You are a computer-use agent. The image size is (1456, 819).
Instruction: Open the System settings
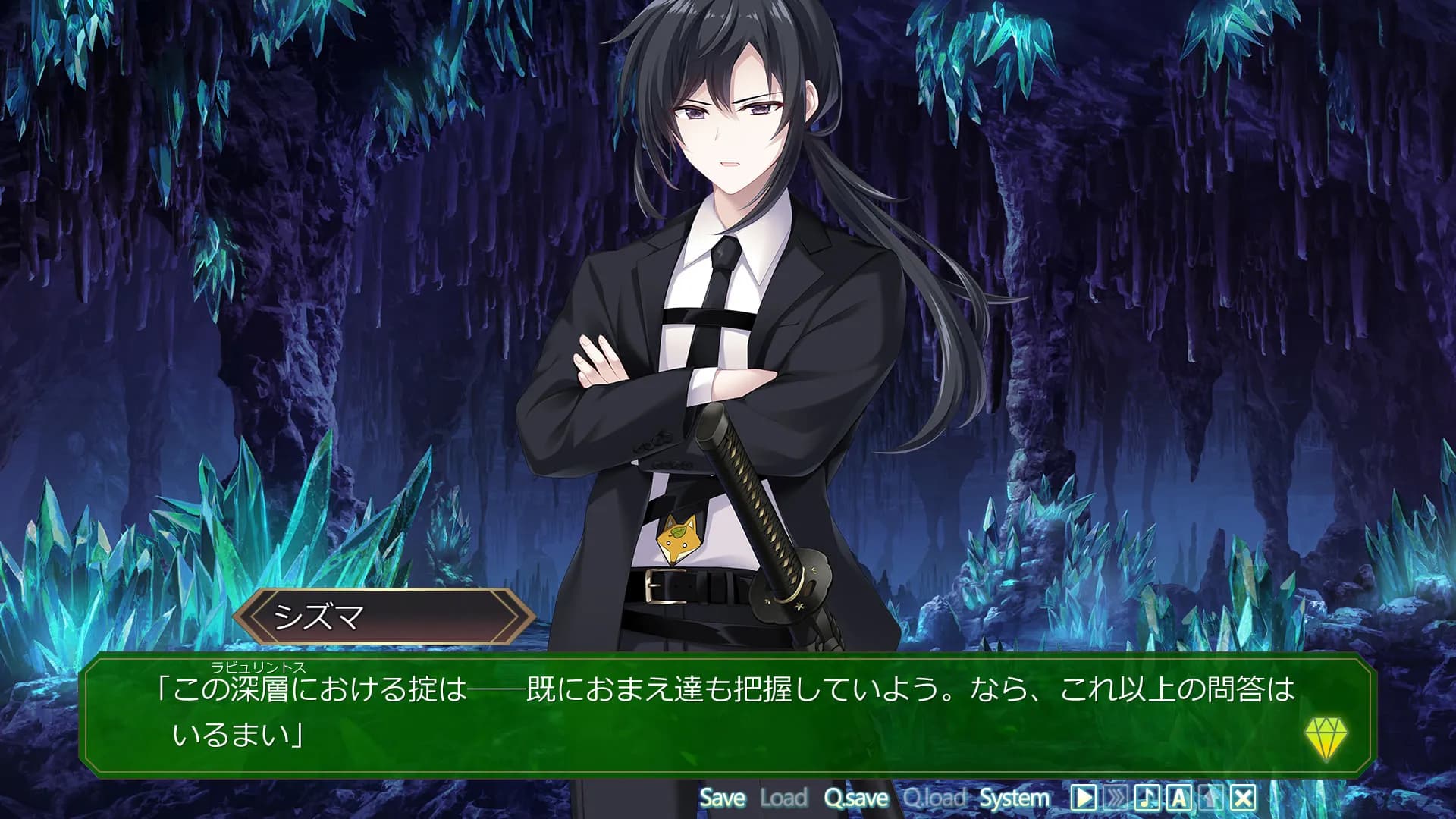point(1014,798)
